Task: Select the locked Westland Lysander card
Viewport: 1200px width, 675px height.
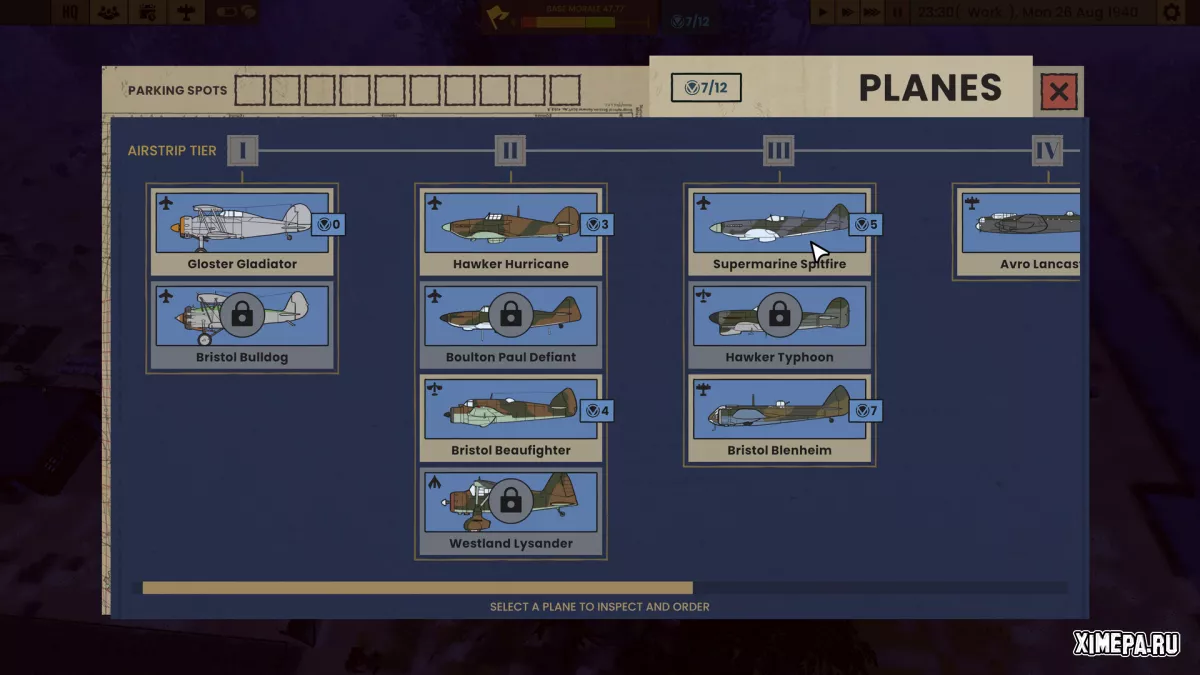Action: (510, 511)
